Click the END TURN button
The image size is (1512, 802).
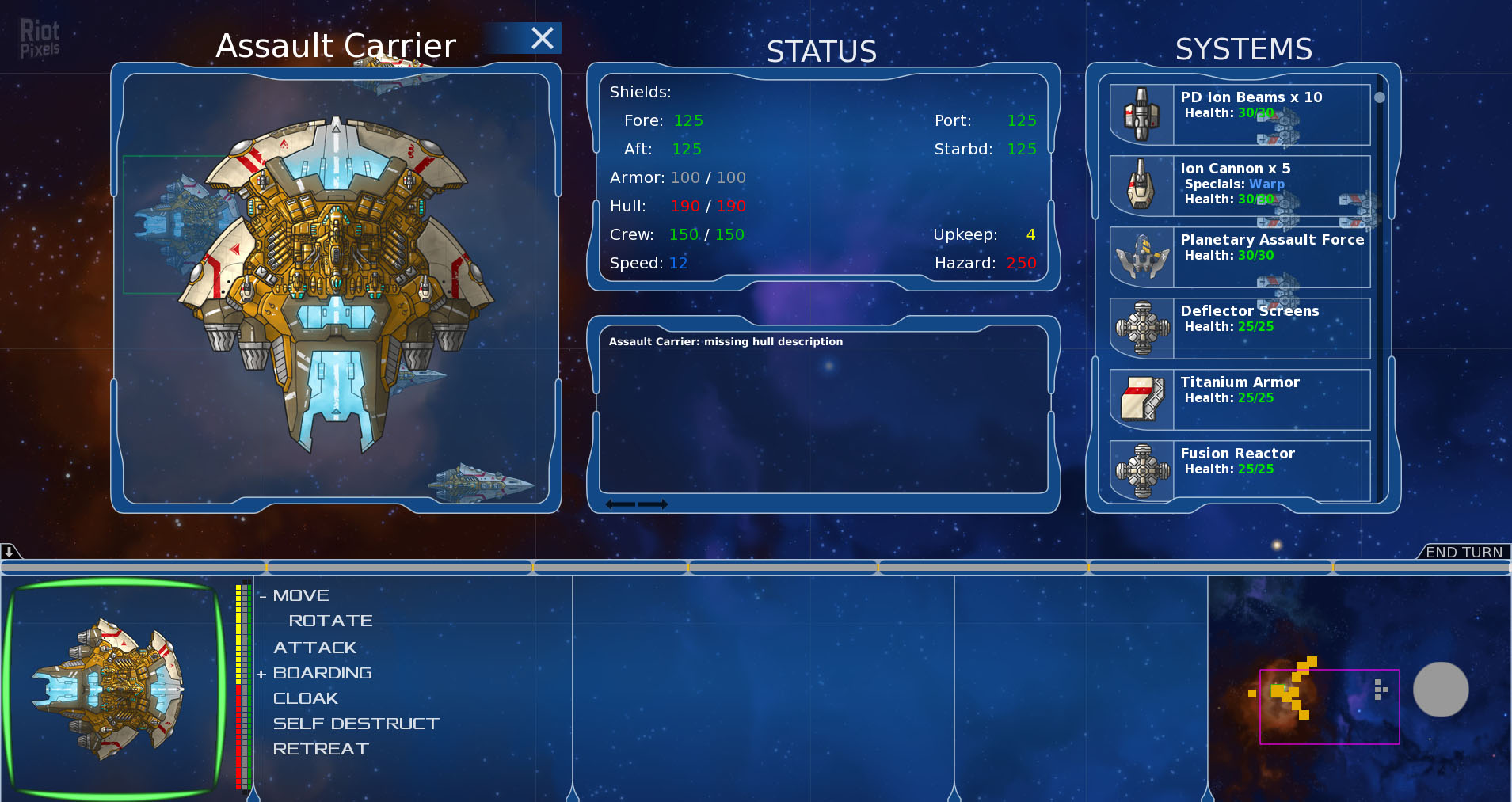click(x=1464, y=552)
